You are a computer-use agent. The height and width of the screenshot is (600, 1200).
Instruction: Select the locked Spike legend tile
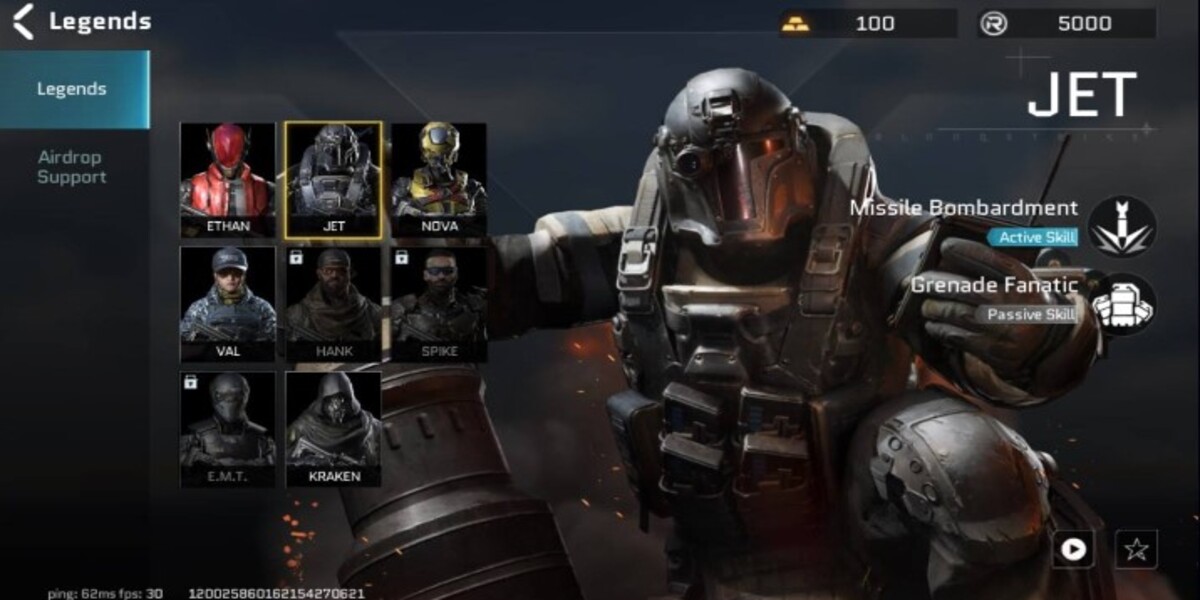coord(439,304)
